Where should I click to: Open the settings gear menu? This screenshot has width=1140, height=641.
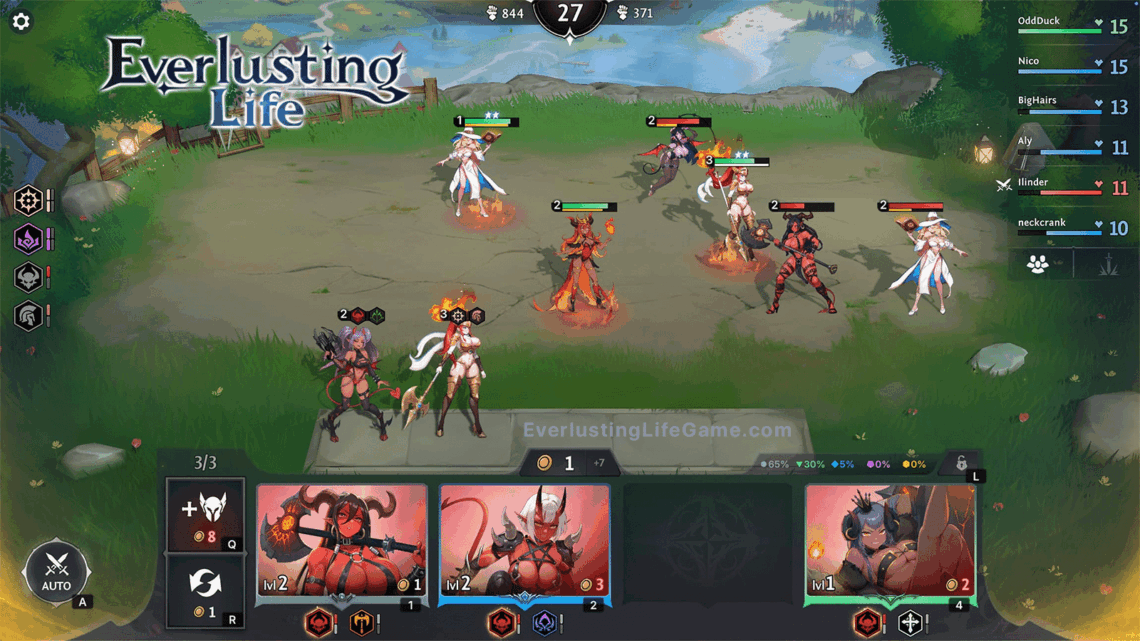[x=21, y=21]
